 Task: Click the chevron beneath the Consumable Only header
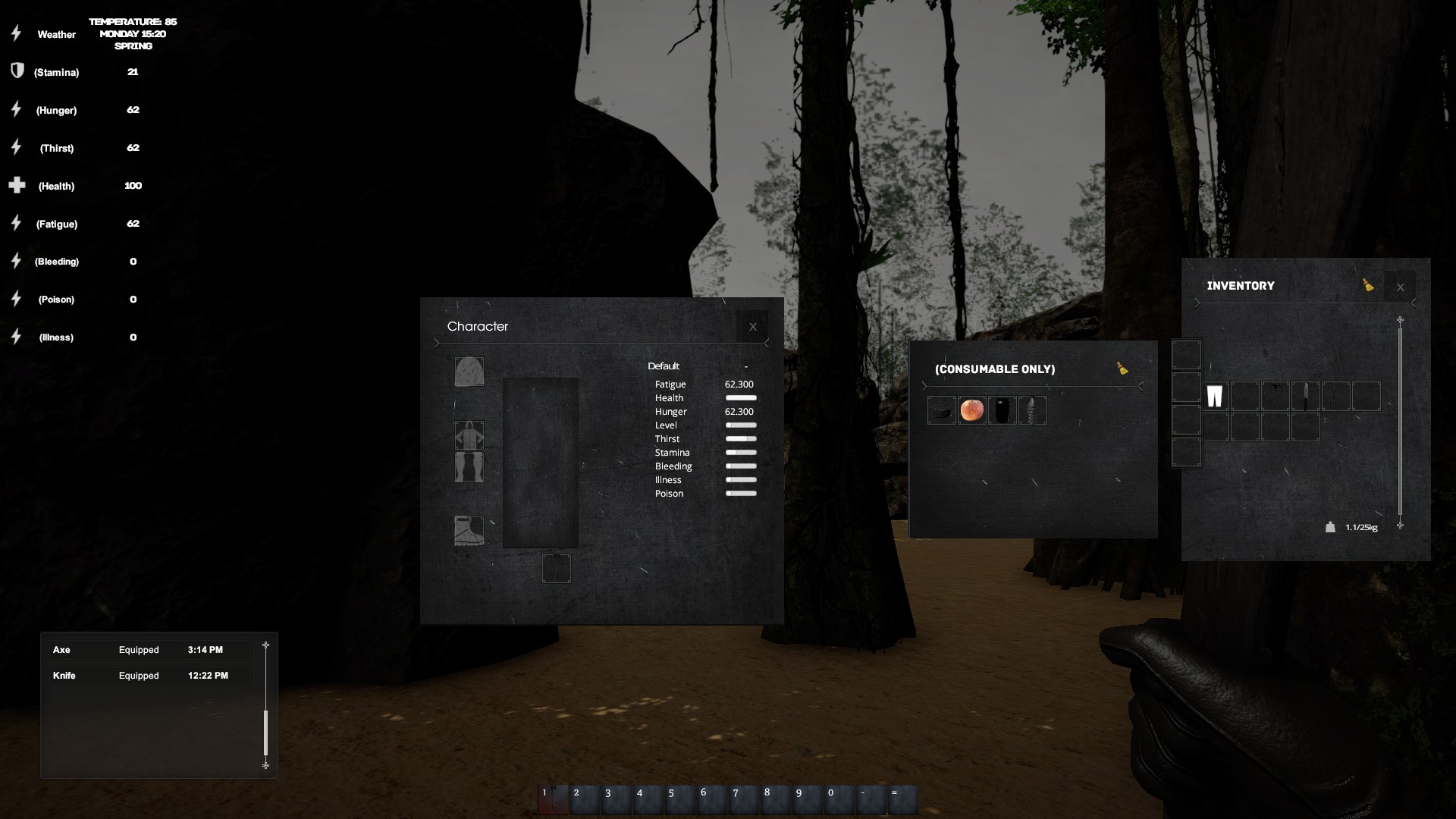pos(924,386)
